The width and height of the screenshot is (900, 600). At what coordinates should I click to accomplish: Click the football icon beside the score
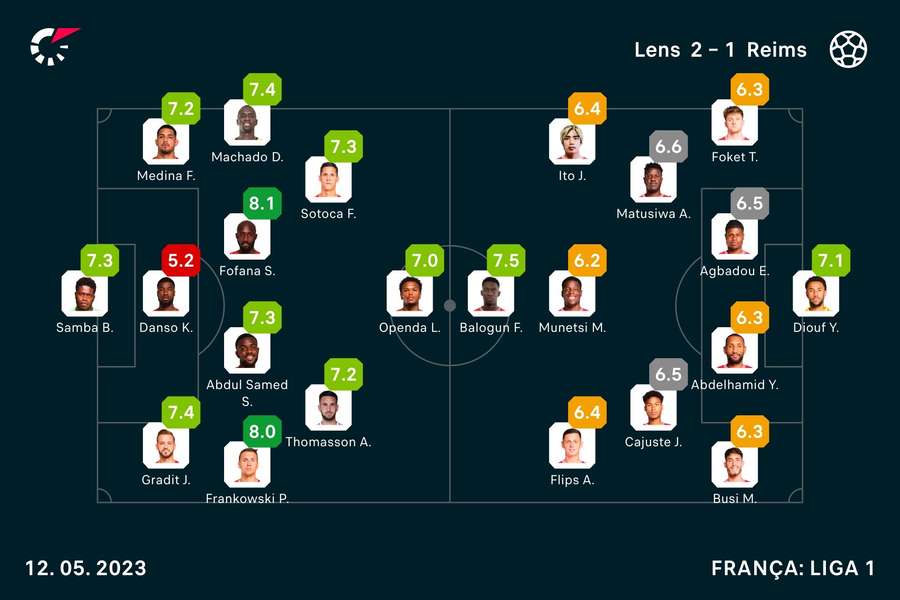[x=848, y=49]
